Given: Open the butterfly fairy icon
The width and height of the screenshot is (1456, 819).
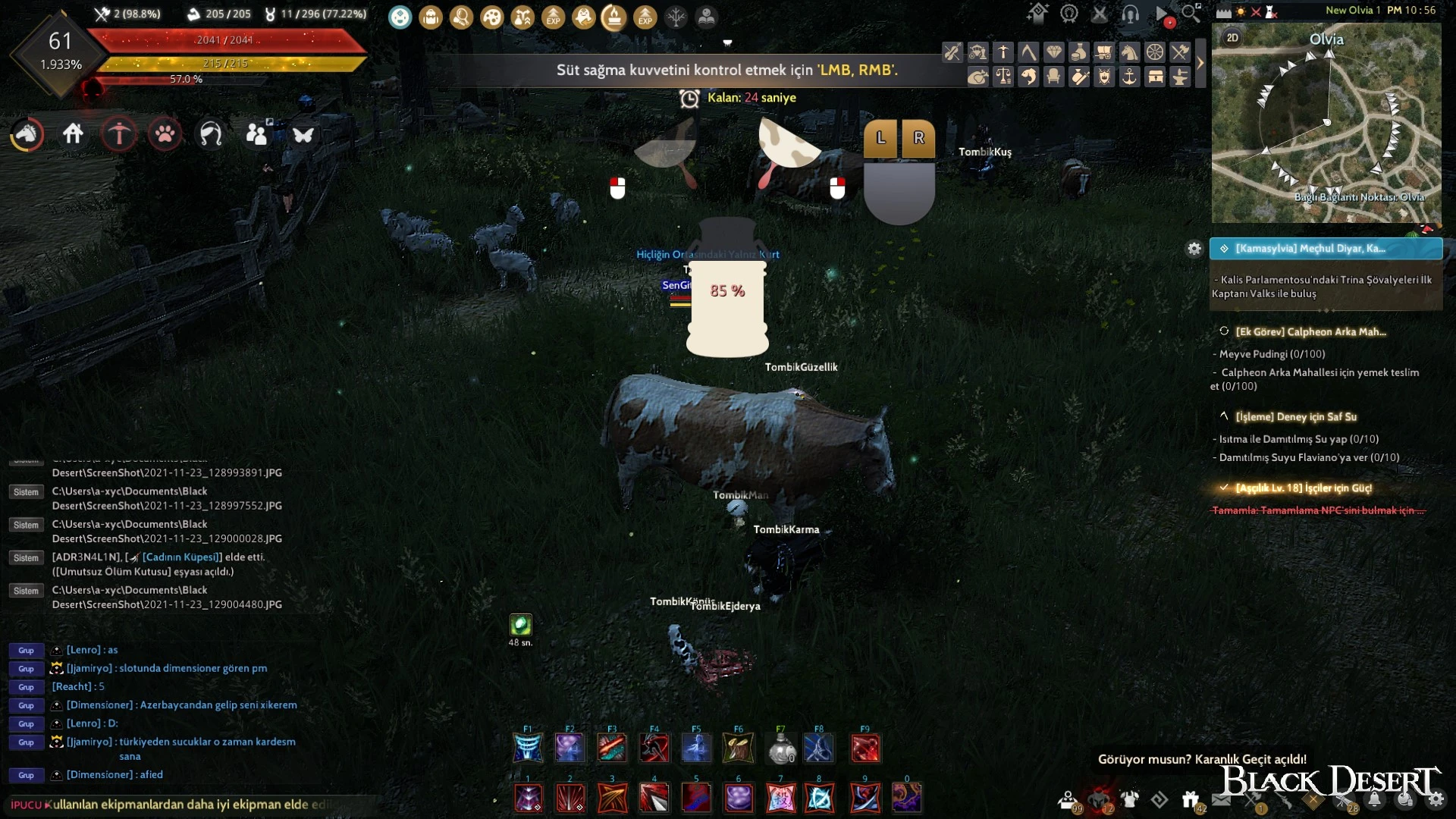Looking at the screenshot, I should [303, 135].
